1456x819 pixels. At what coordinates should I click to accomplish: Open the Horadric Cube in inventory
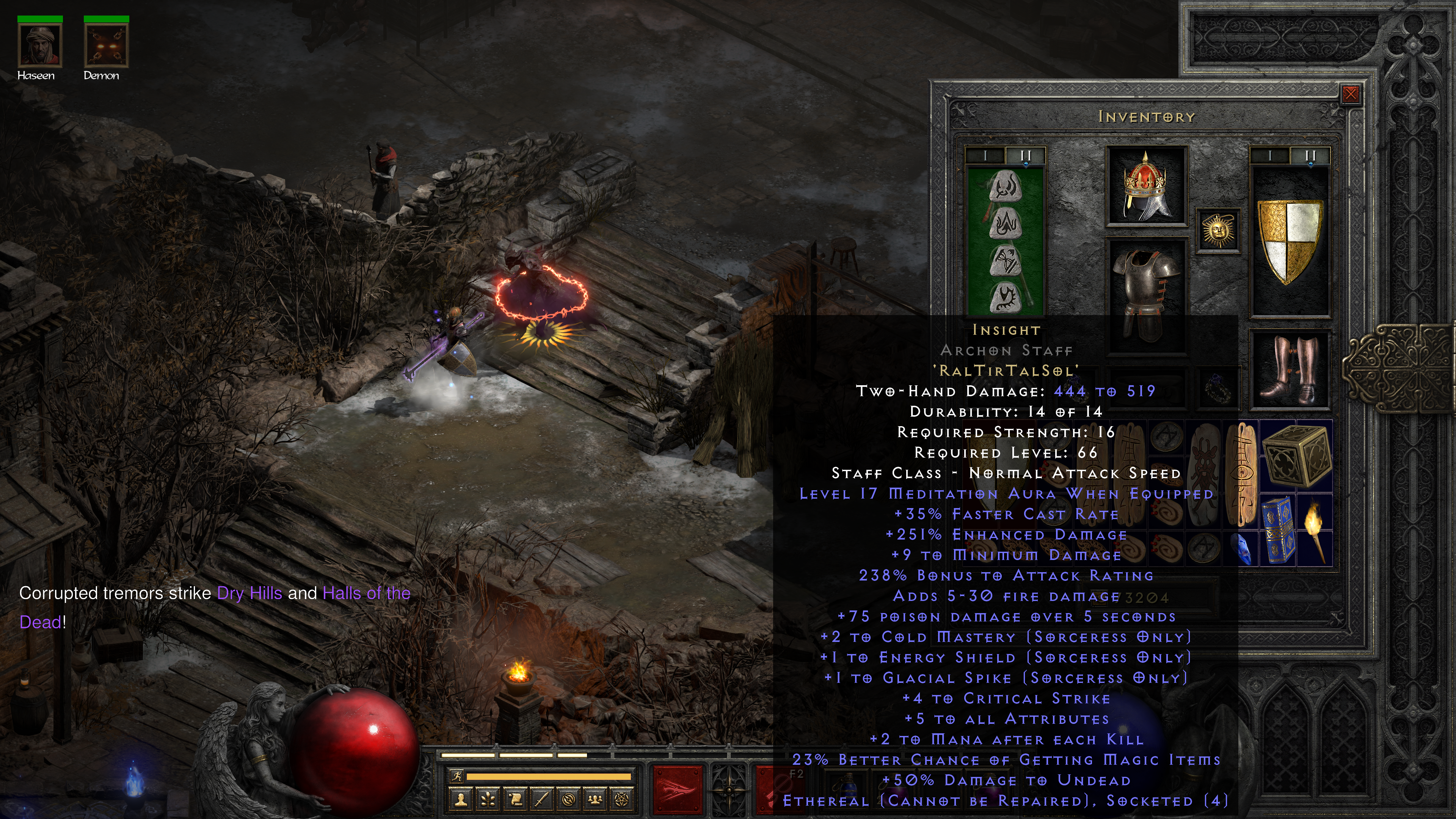(x=1297, y=455)
